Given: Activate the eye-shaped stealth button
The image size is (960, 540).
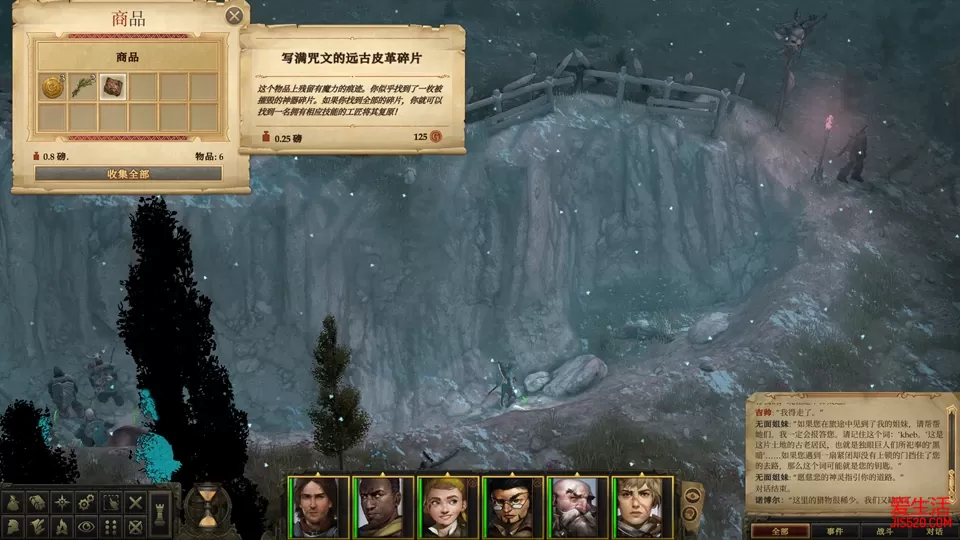Looking at the screenshot, I should (x=87, y=525).
